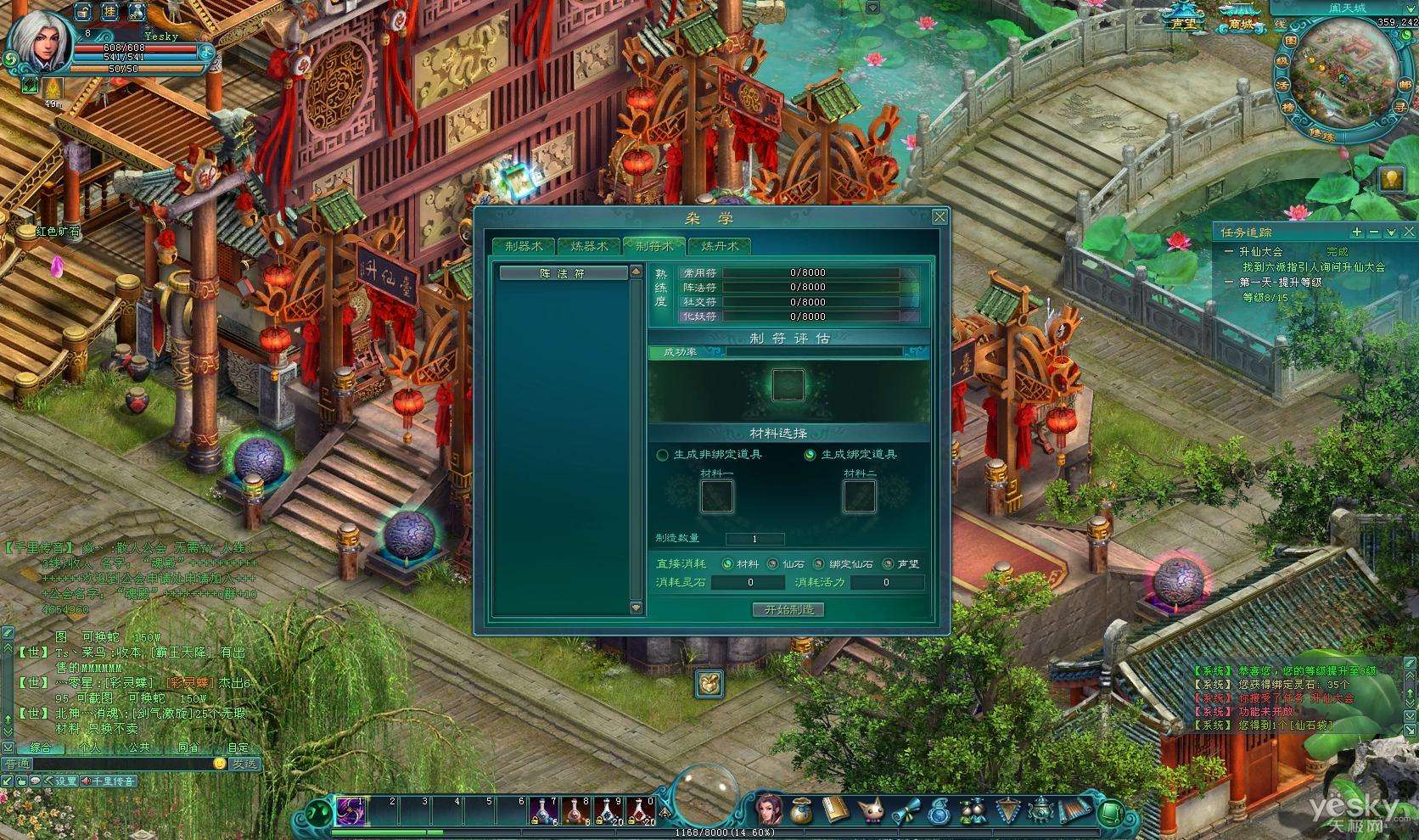Switch to the 制器术 tab
The height and width of the screenshot is (840, 1419).
tap(523, 246)
